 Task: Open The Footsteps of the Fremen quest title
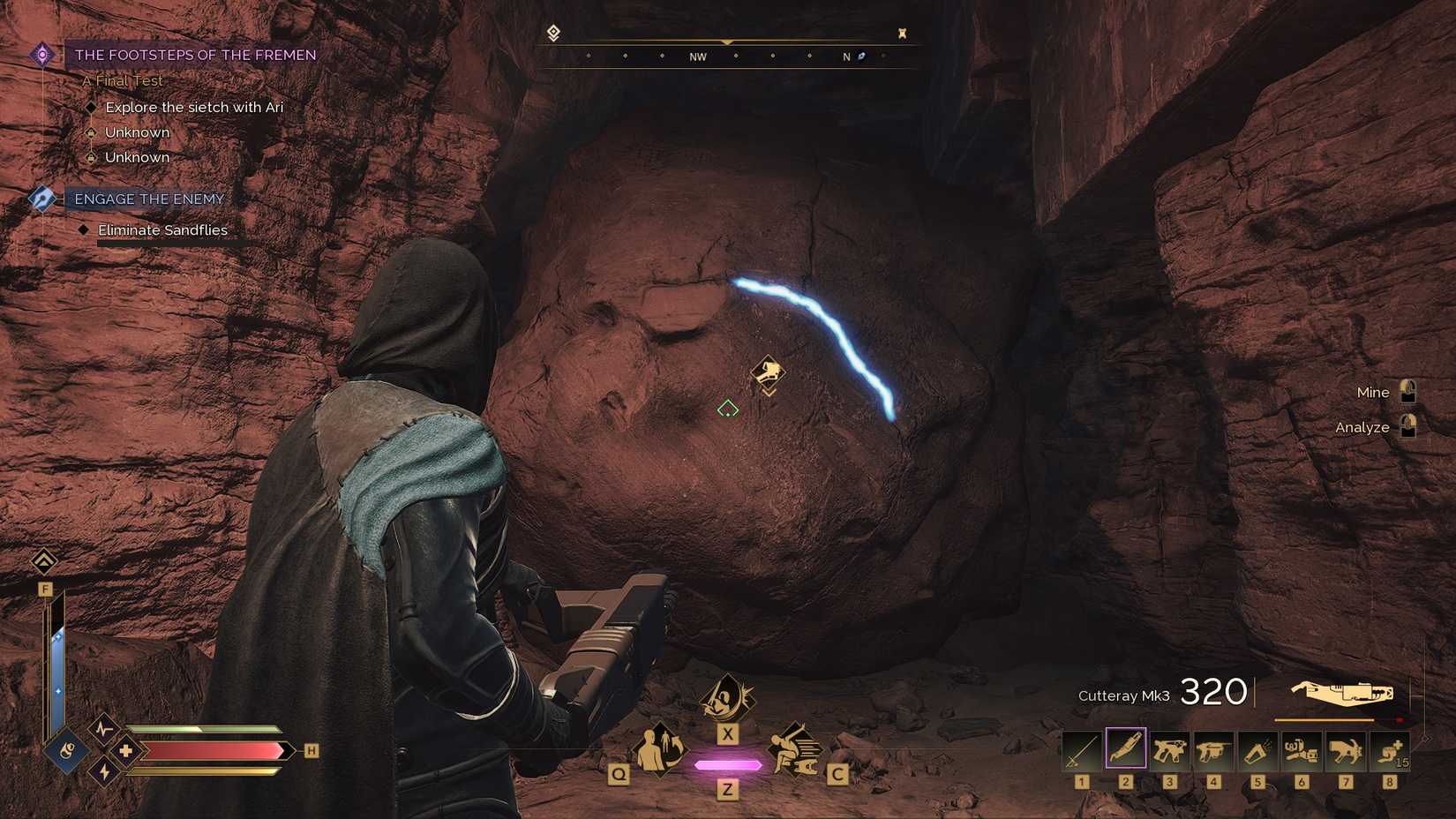click(x=195, y=54)
